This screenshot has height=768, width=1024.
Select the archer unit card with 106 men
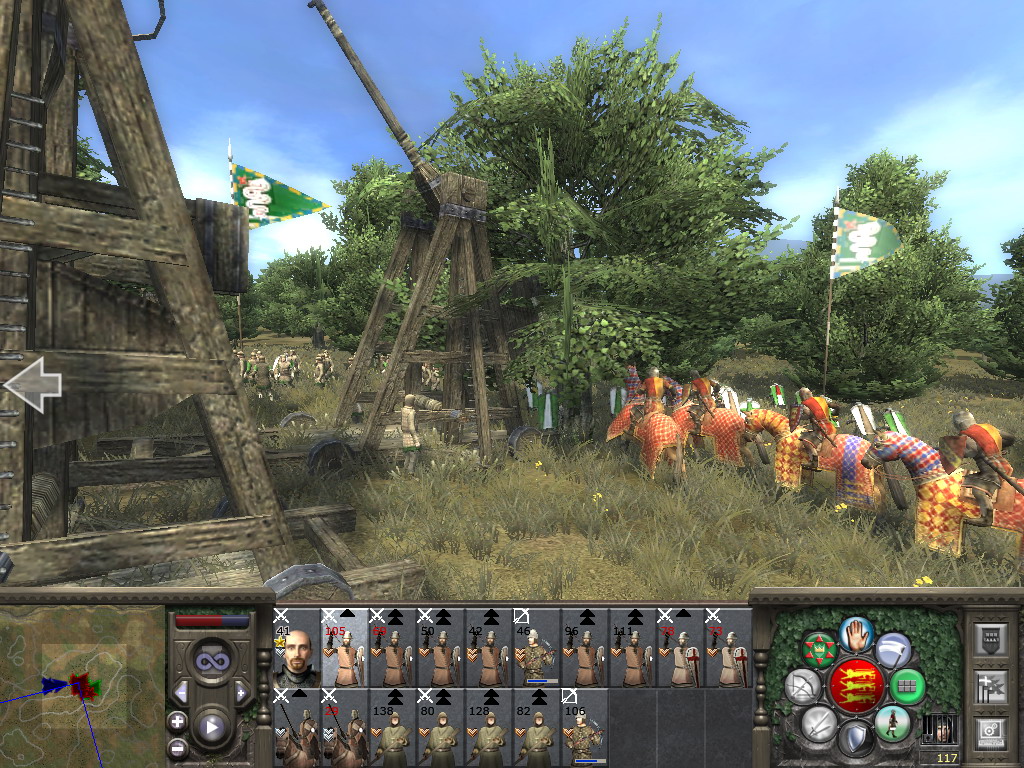tap(584, 727)
